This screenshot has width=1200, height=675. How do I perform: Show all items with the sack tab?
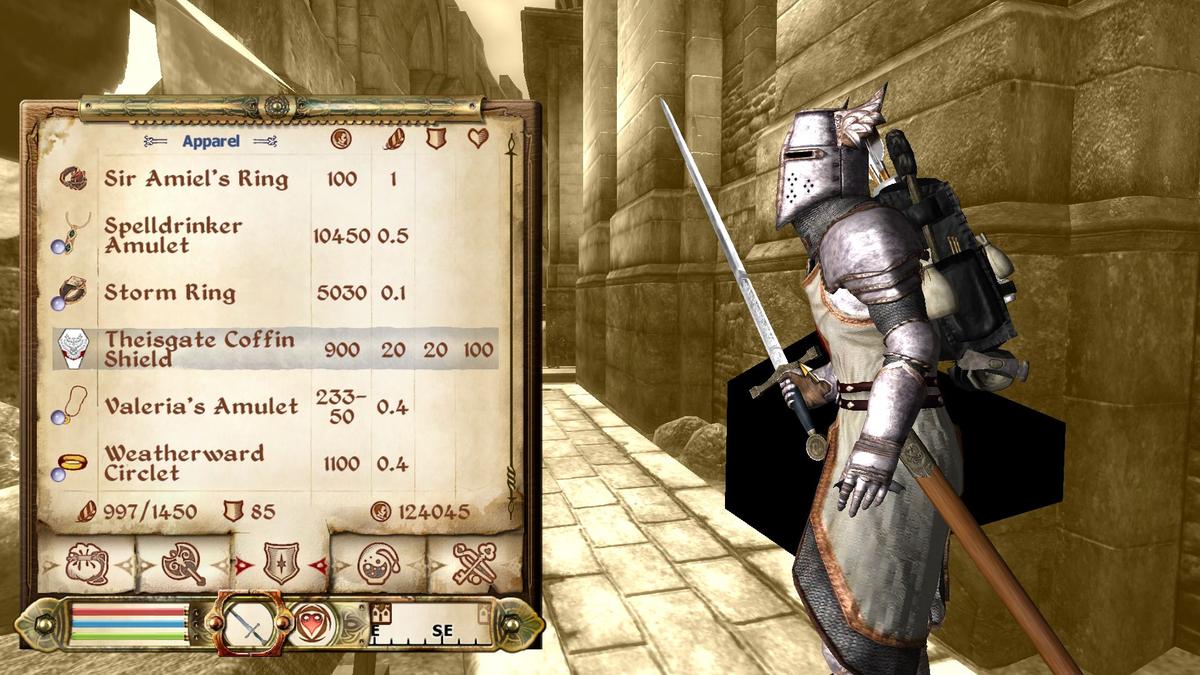tap(86, 564)
